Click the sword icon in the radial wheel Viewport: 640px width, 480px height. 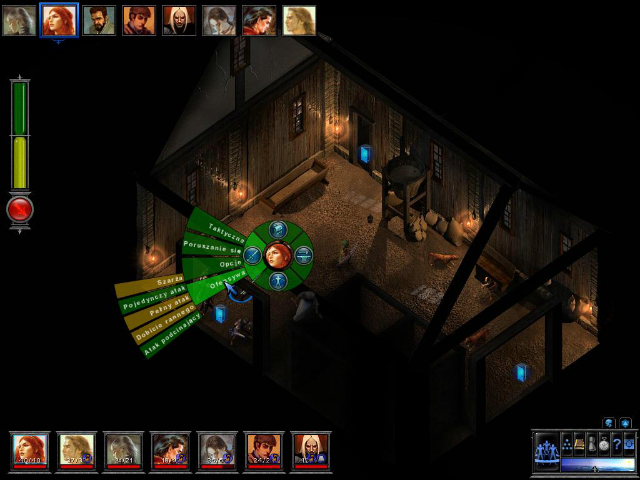[254, 255]
